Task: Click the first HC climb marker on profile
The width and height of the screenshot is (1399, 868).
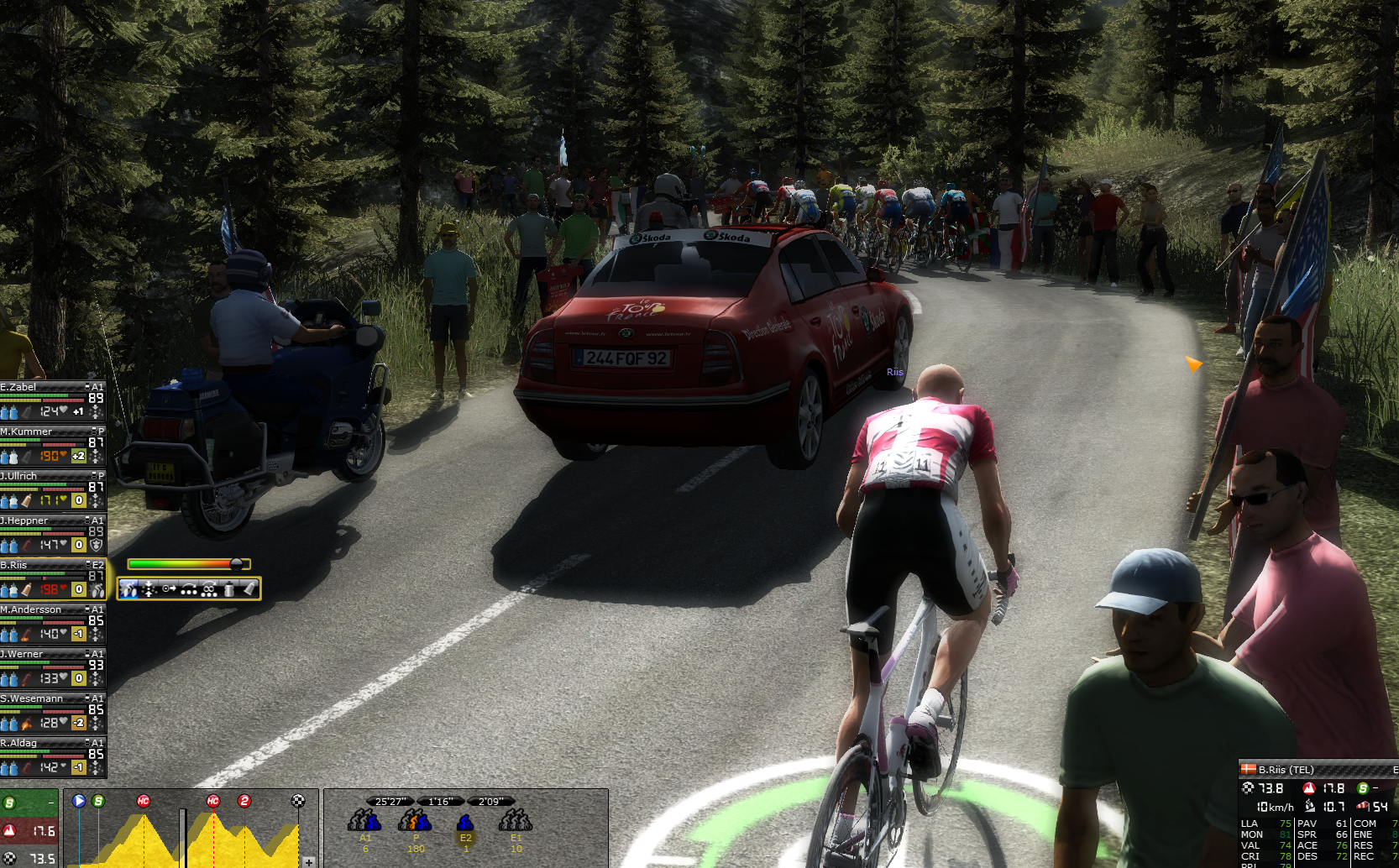Action: pyautogui.click(x=144, y=801)
